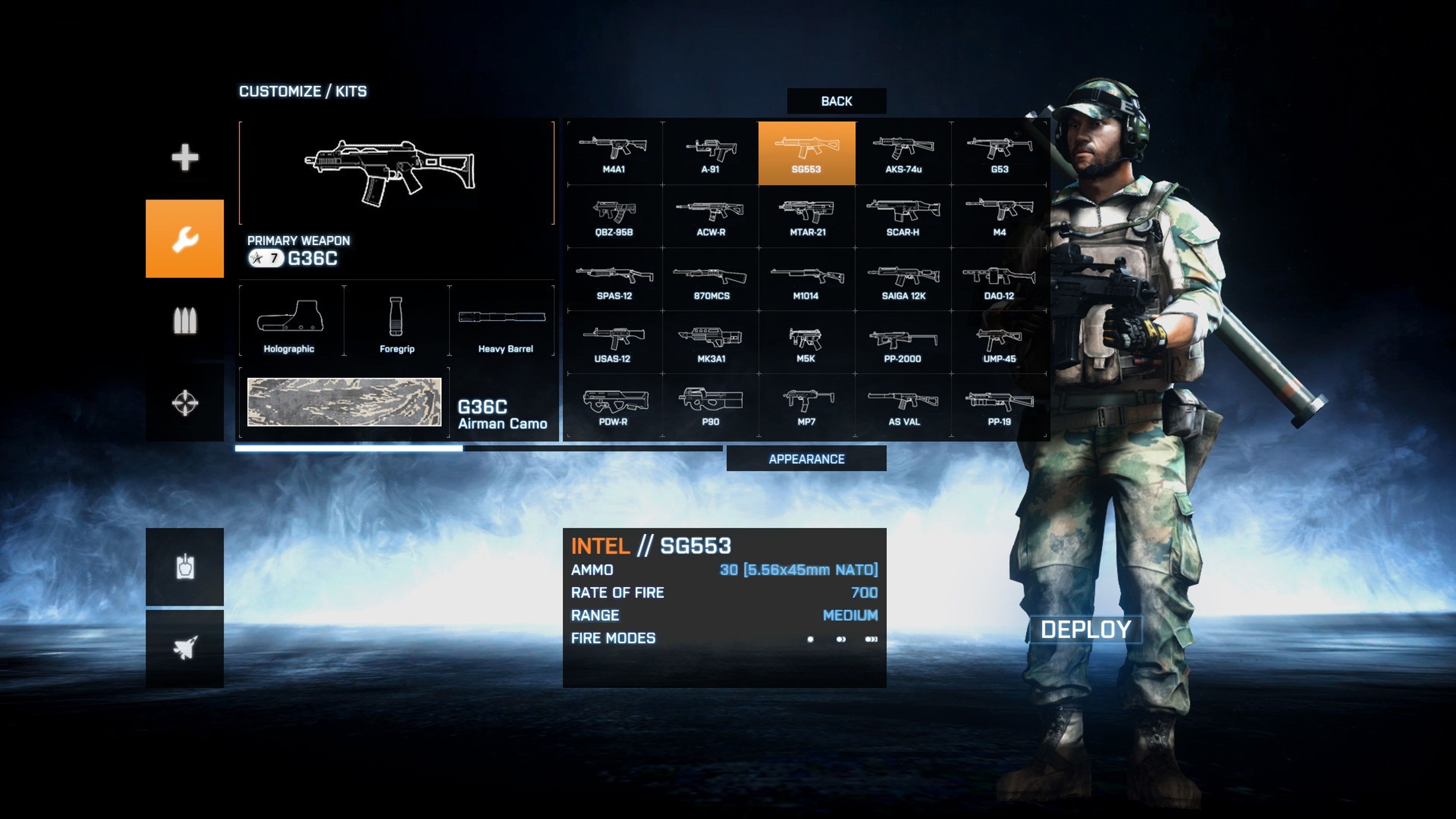Select the MP7 weapon tile
Viewport: 1456px width, 819px height.
pos(806,406)
